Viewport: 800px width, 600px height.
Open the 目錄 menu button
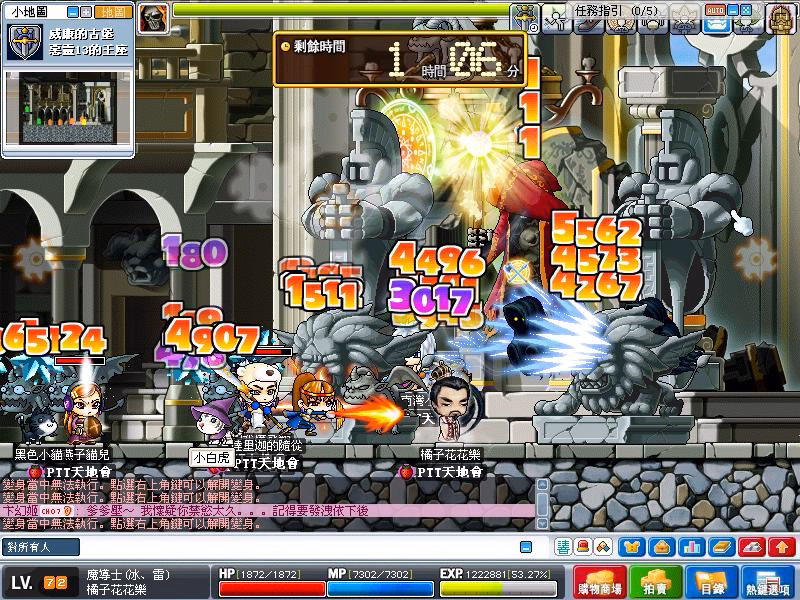click(x=711, y=584)
